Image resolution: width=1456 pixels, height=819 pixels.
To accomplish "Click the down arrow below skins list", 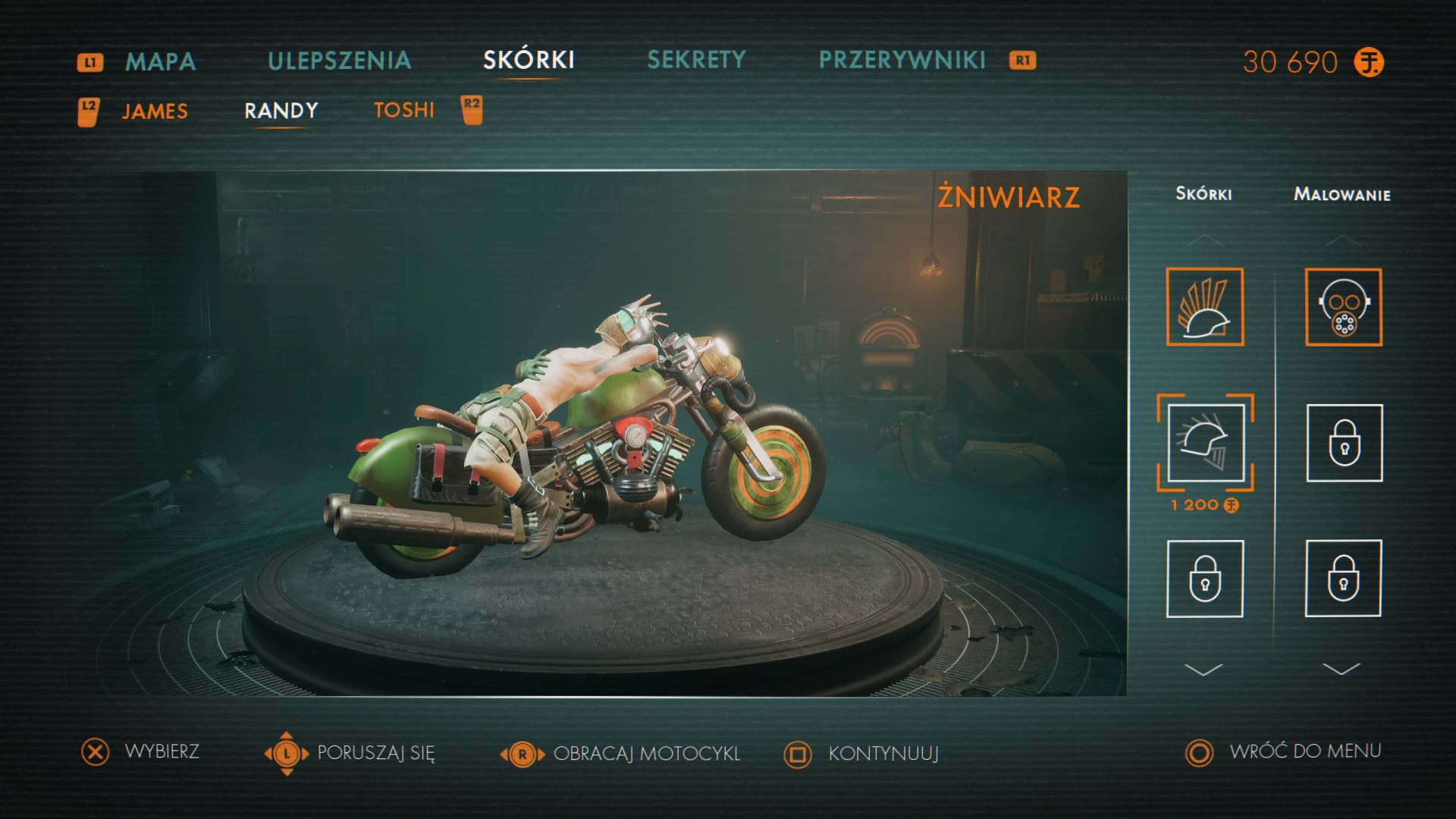I will coord(1203,670).
